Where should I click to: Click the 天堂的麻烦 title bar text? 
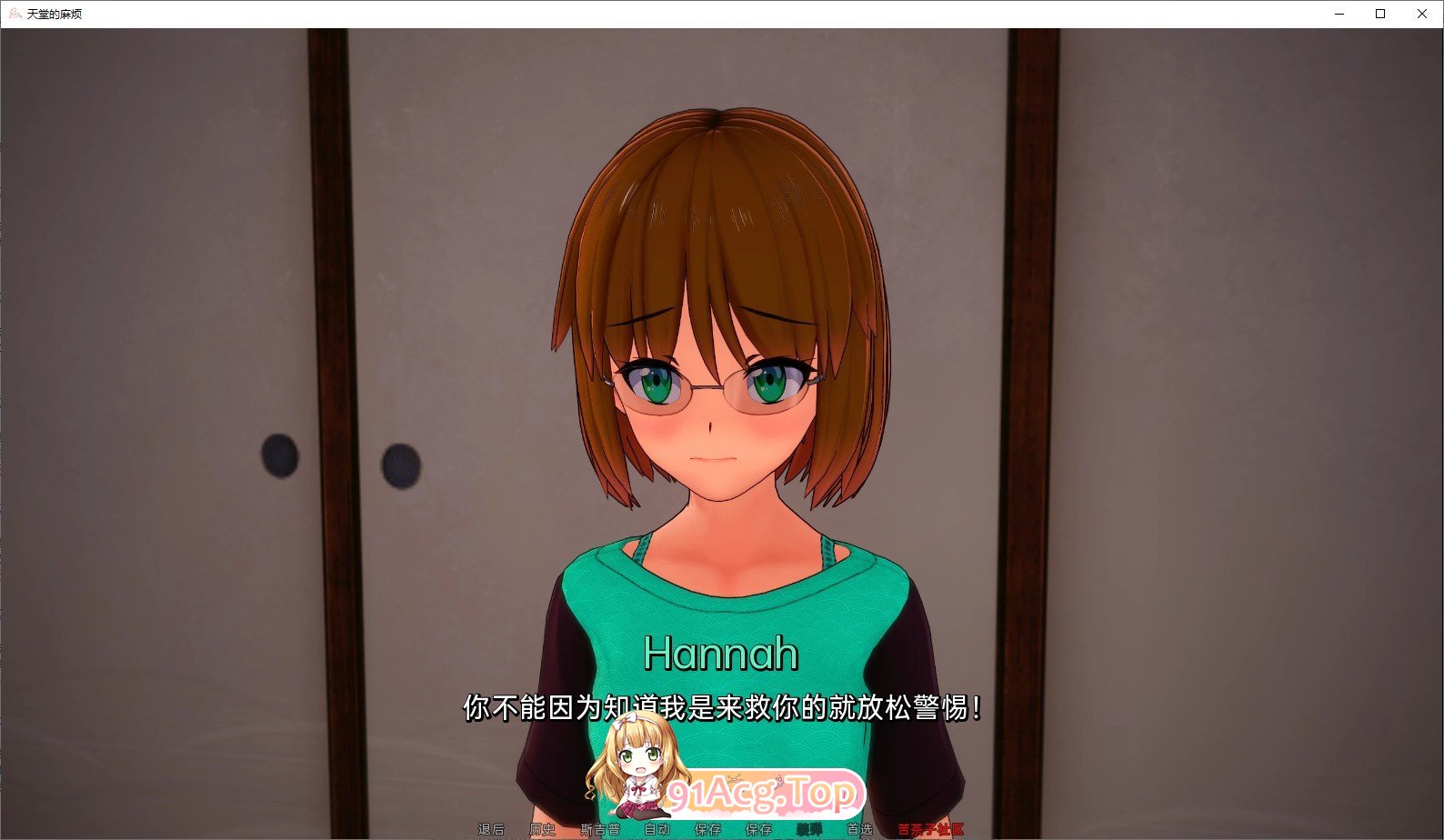[x=56, y=14]
